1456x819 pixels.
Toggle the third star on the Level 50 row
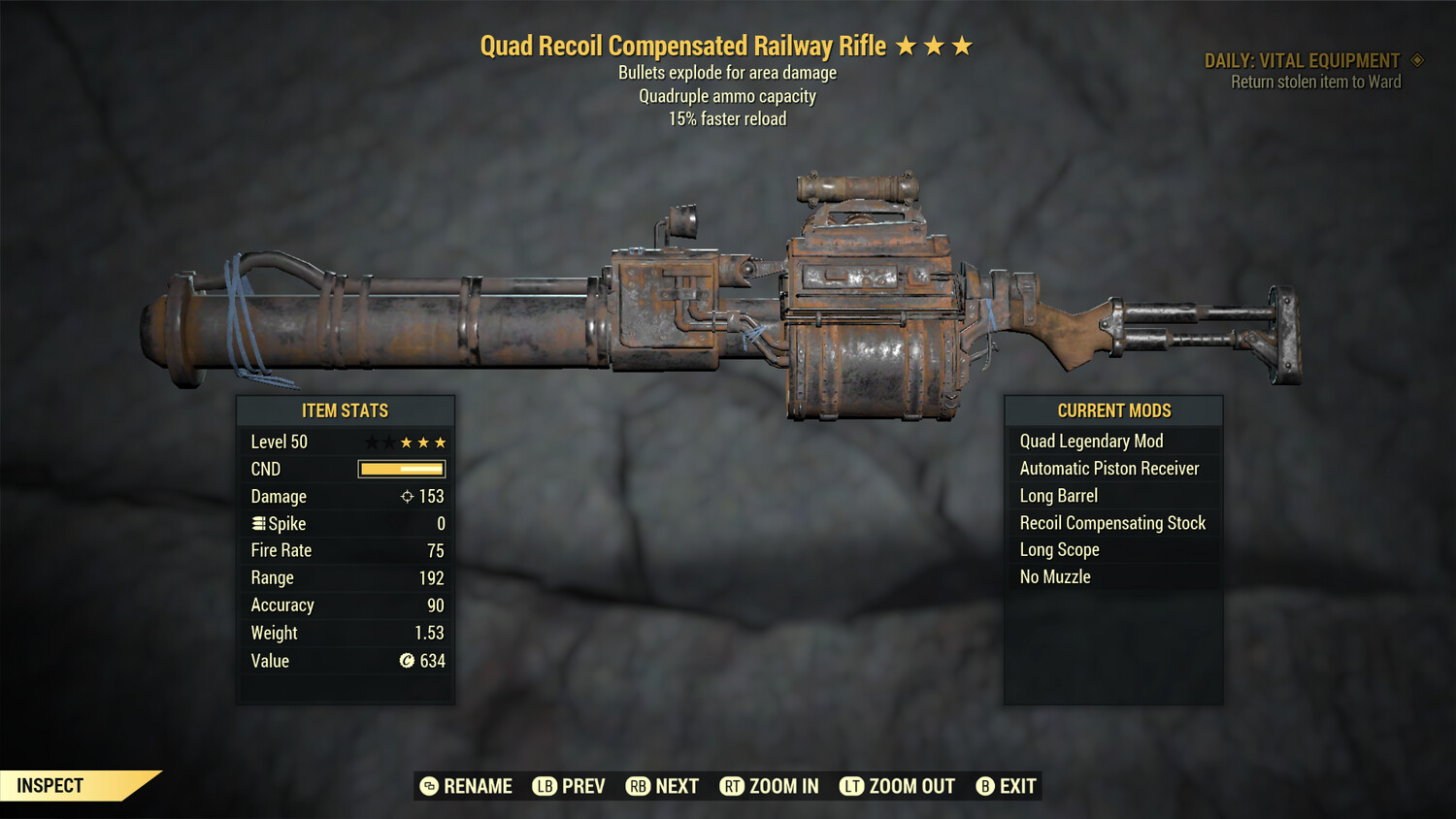440,442
